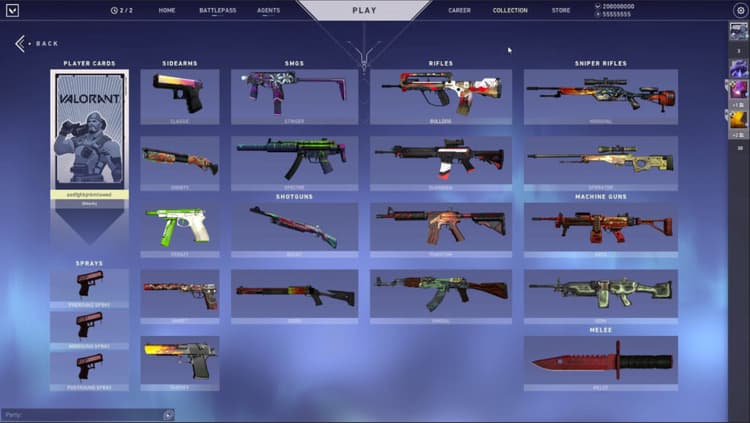This screenshot has height=423, width=750.
Task: Pick the Bulldog rifle slot
Action: pyautogui.click(x=440, y=95)
